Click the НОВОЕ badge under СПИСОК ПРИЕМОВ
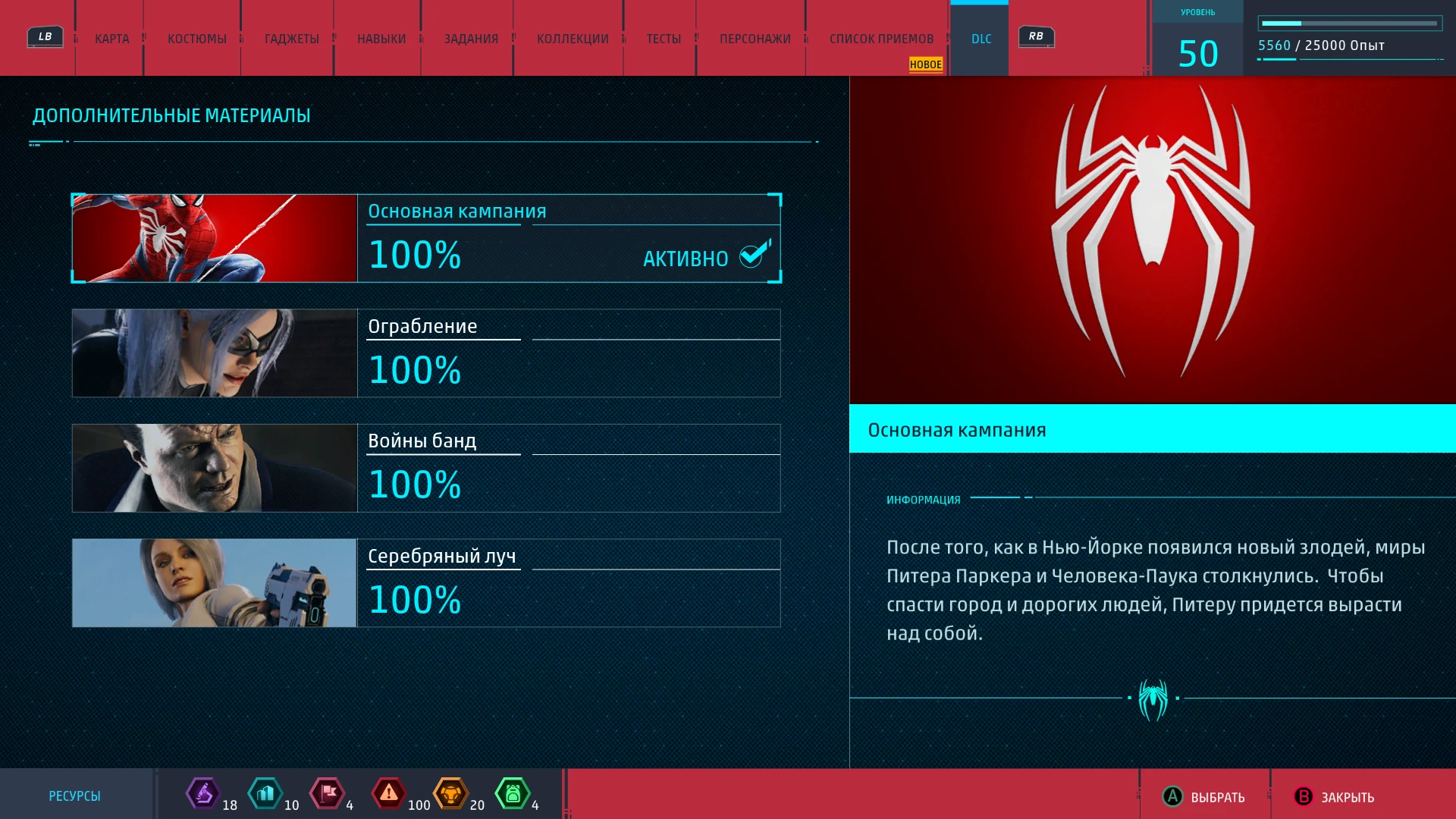Viewport: 1456px width, 819px height. pyautogui.click(x=925, y=65)
